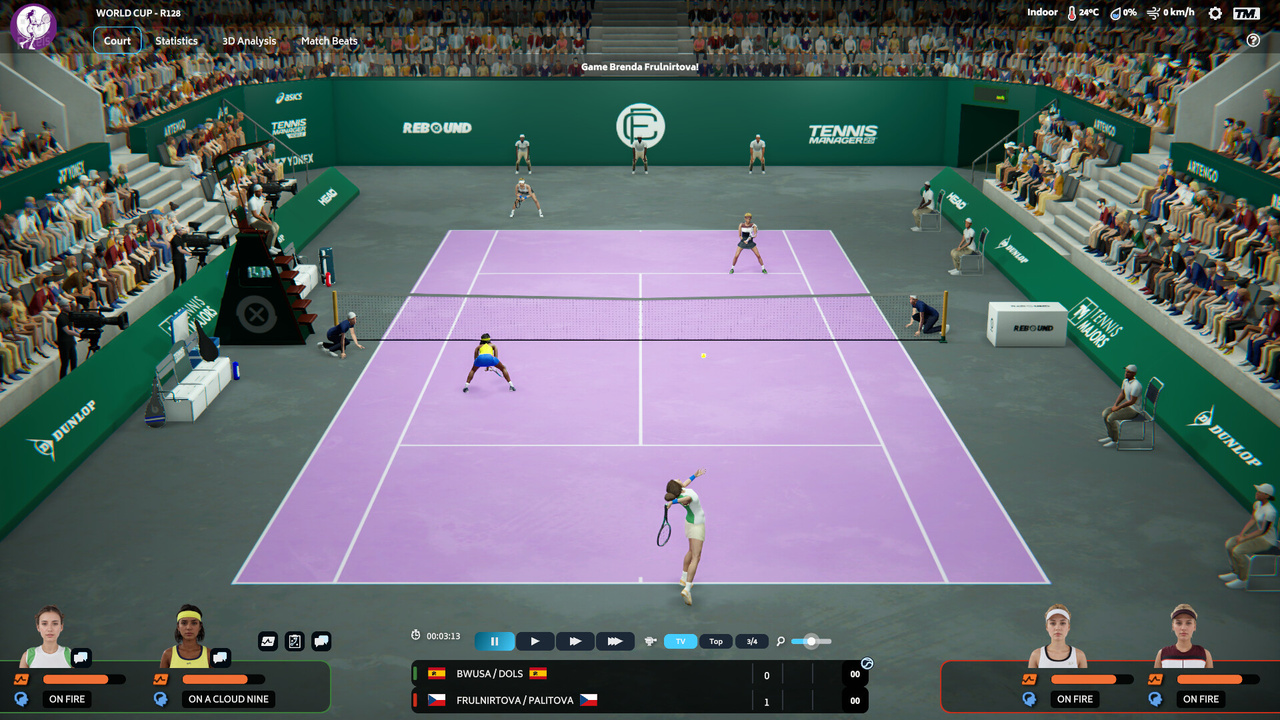
Task: Click the purple club emblem
Action: click(x=33, y=27)
